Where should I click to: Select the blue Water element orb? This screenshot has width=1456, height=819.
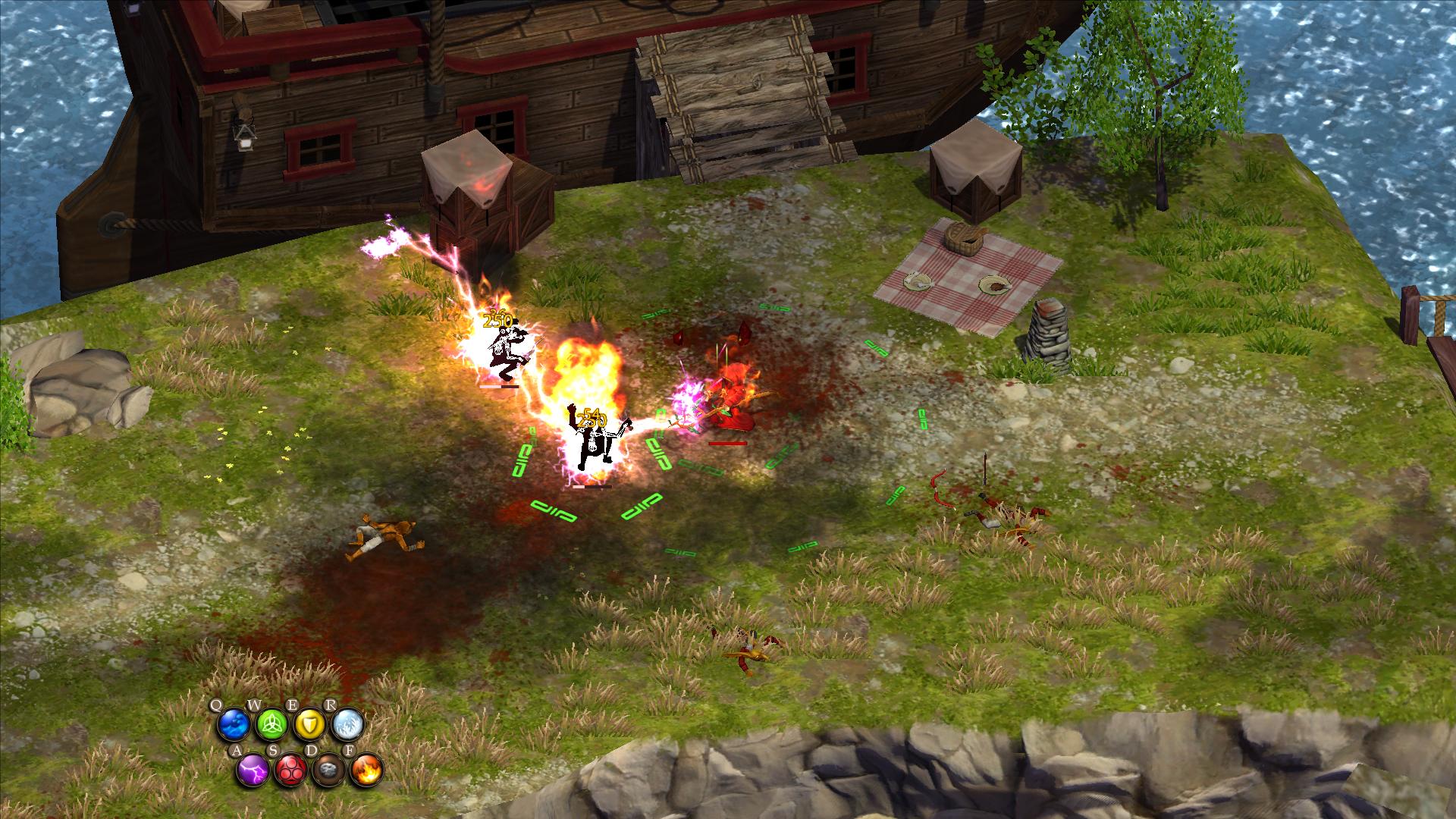point(233,726)
